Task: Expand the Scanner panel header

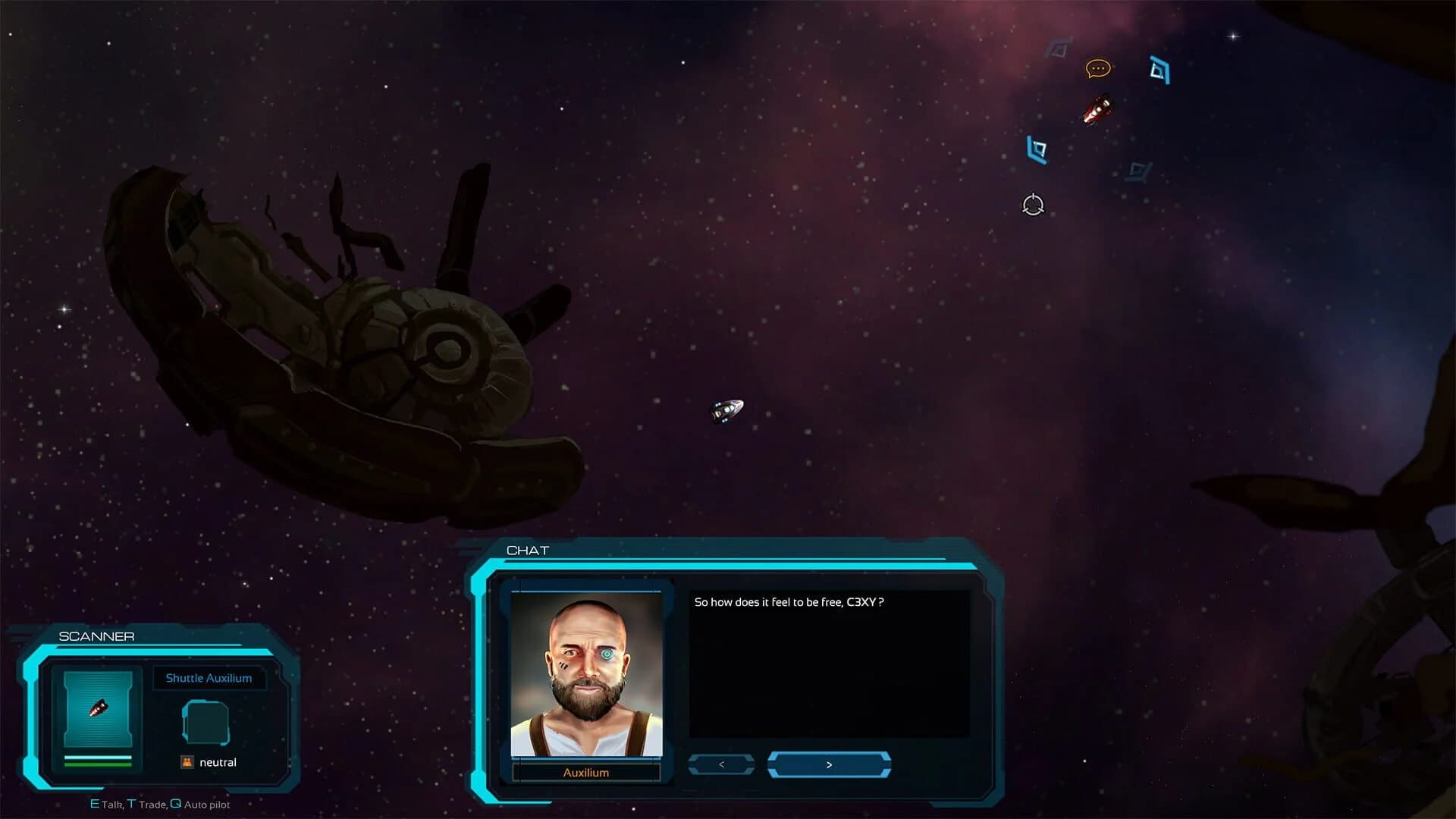Action: (97, 636)
